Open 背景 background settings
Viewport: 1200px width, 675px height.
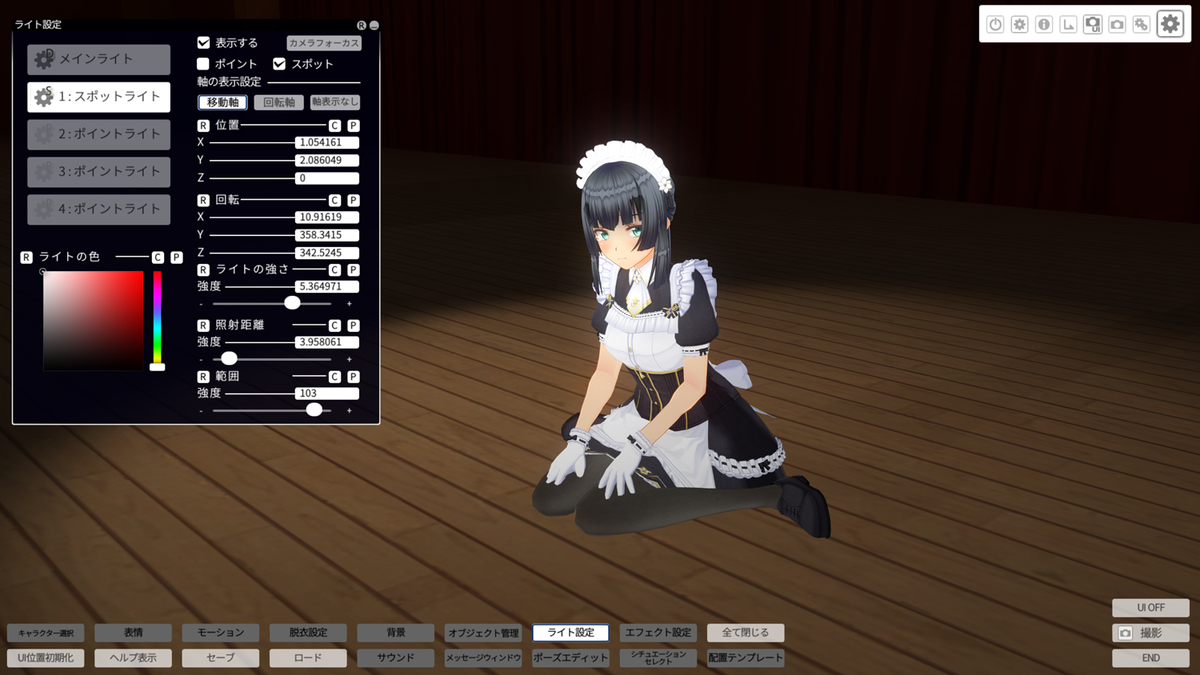tap(396, 633)
